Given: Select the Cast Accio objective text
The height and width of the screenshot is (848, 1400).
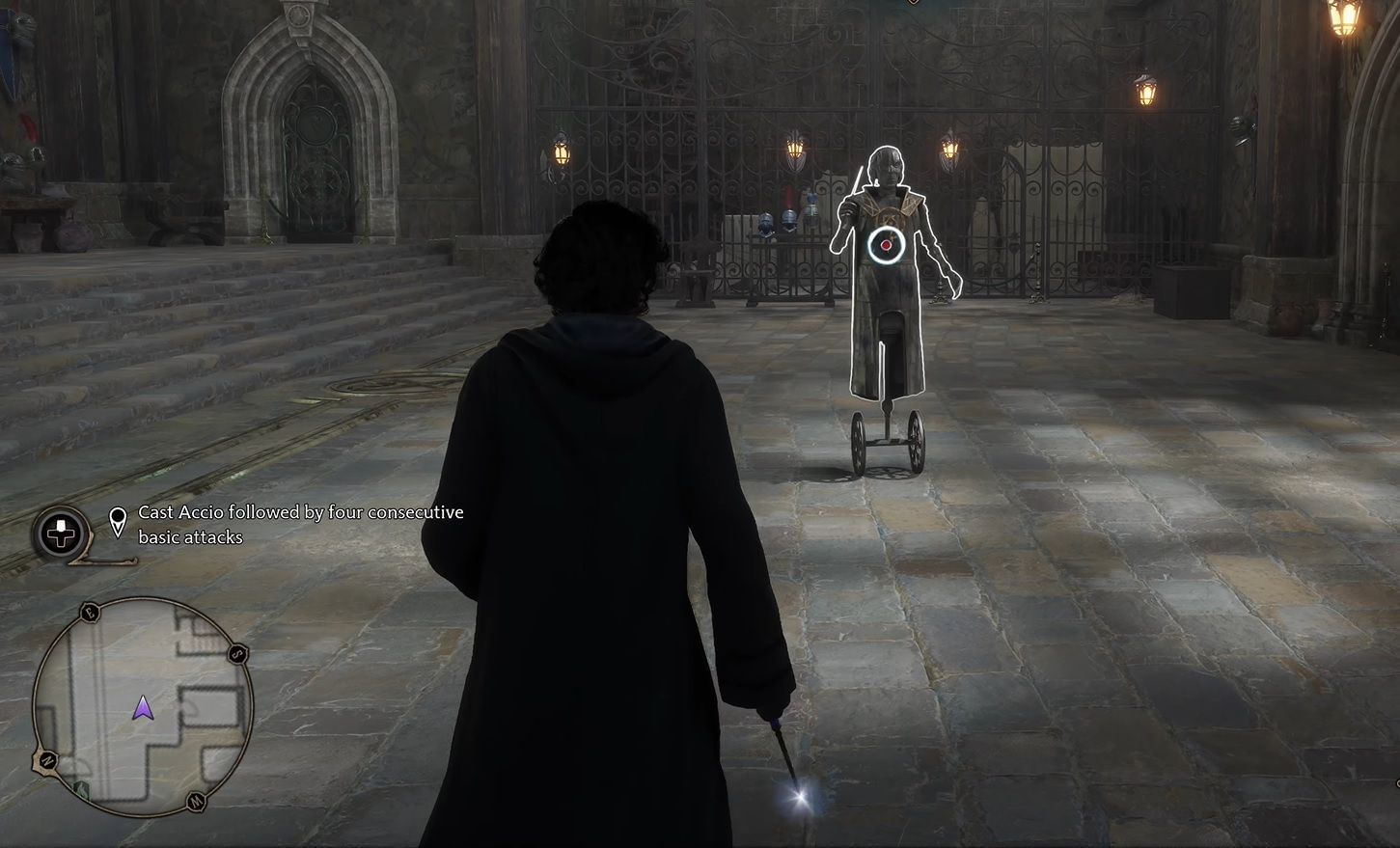Looking at the screenshot, I should [301, 512].
